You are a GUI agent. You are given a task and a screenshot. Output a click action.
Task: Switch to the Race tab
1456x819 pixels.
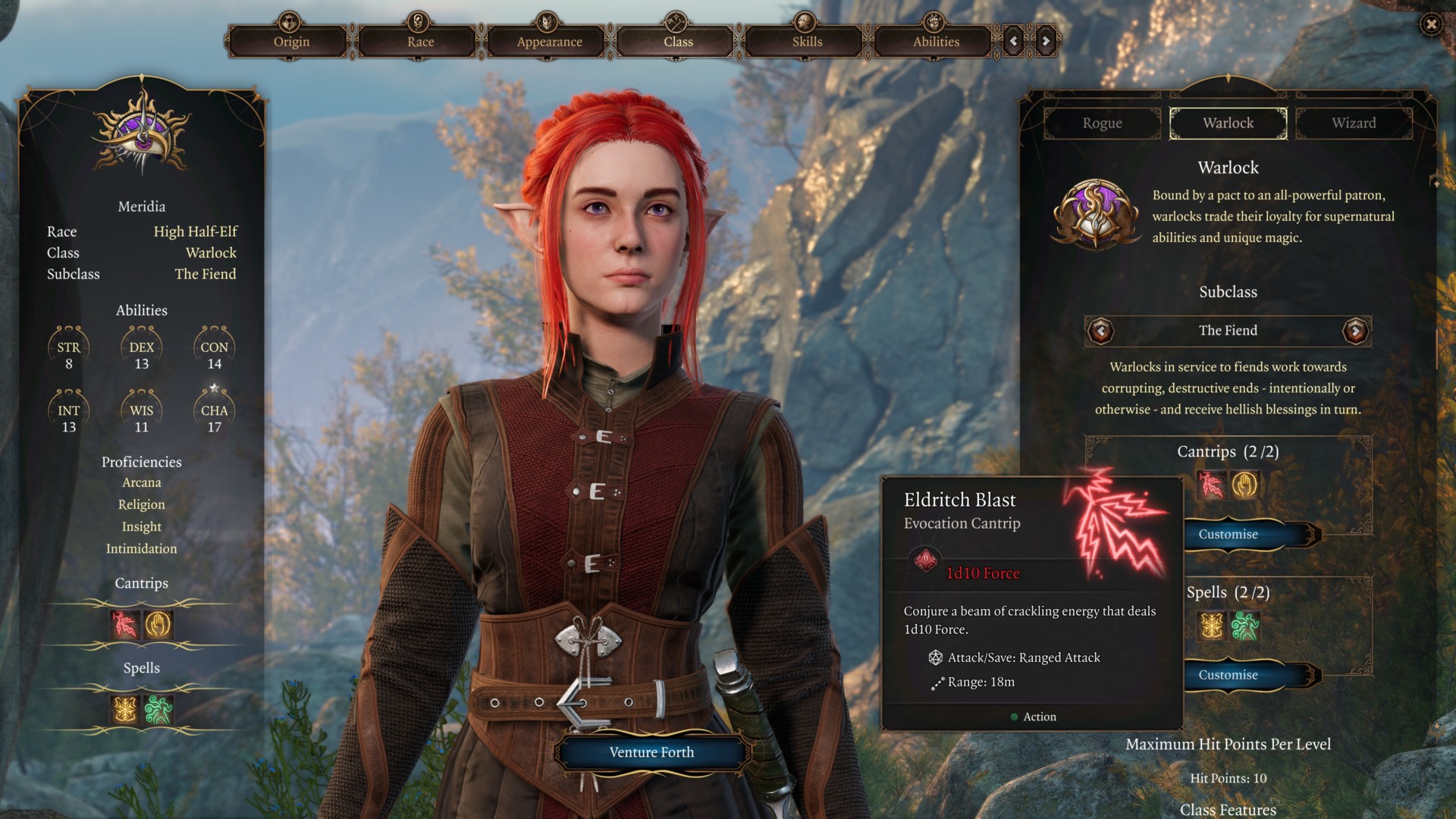click(x=420, y=42)
